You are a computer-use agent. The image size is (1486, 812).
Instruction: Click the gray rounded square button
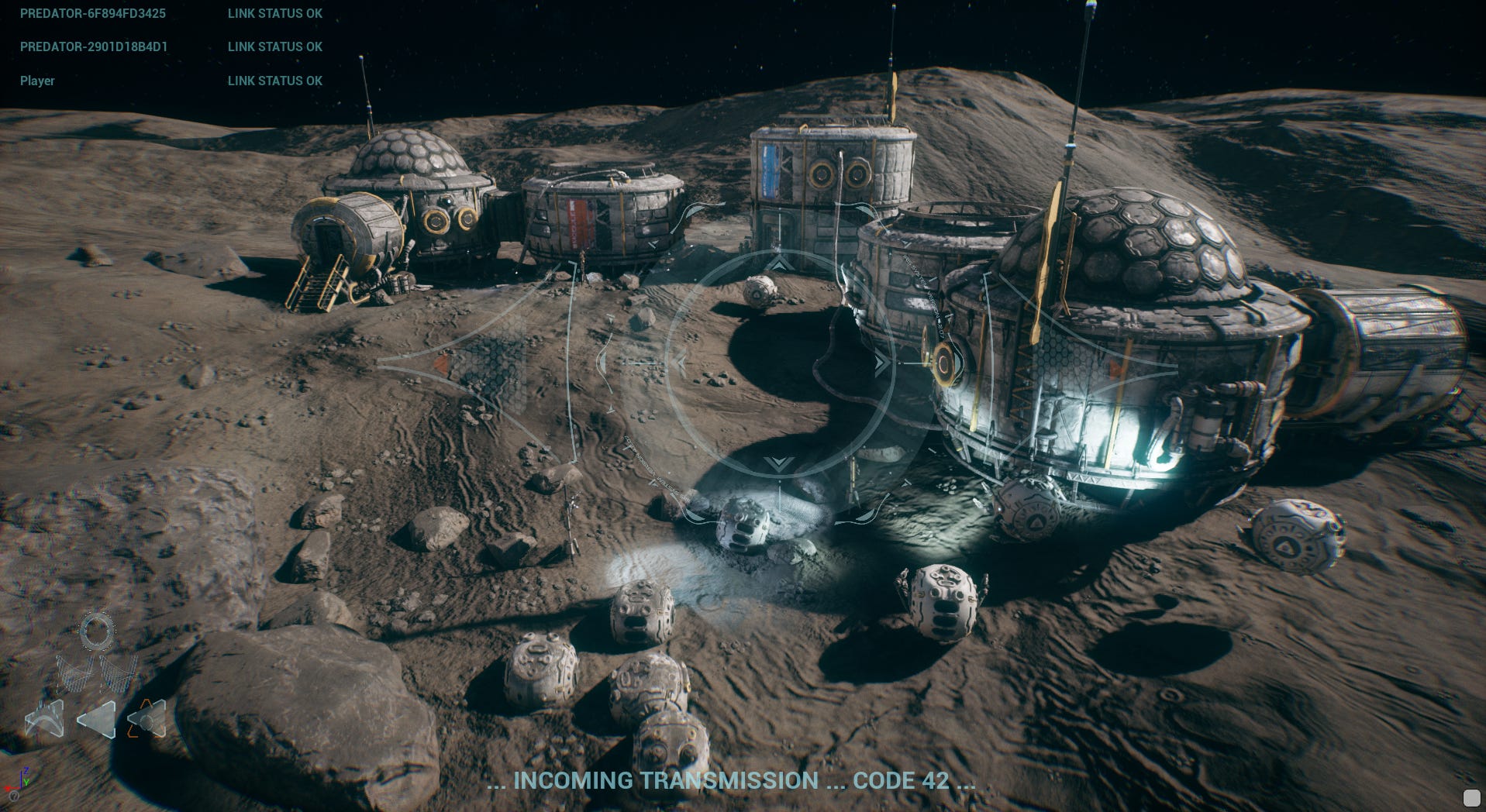pos(1470,797)
